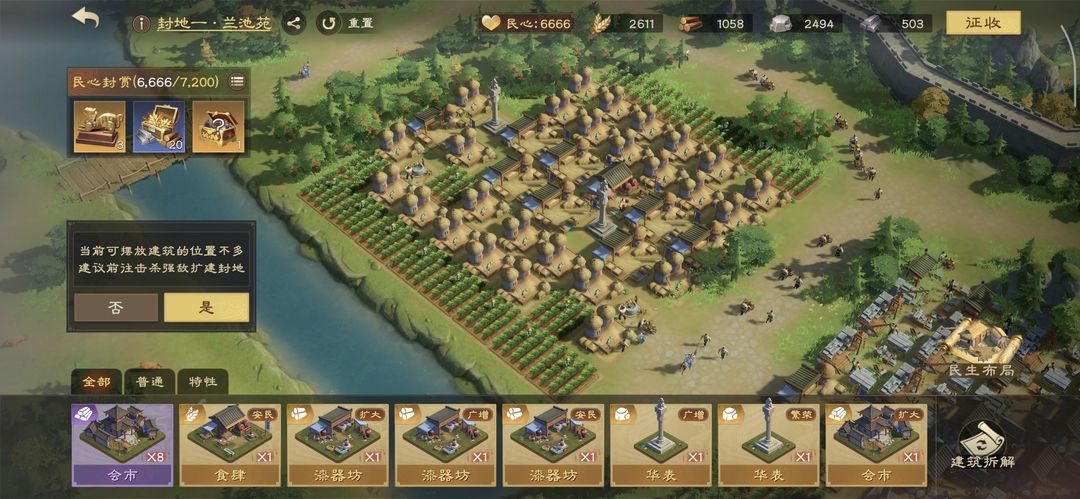Select the treasure chest reward marked 20
This screenshot has height=499, width=1080.
tap(158, 127)
